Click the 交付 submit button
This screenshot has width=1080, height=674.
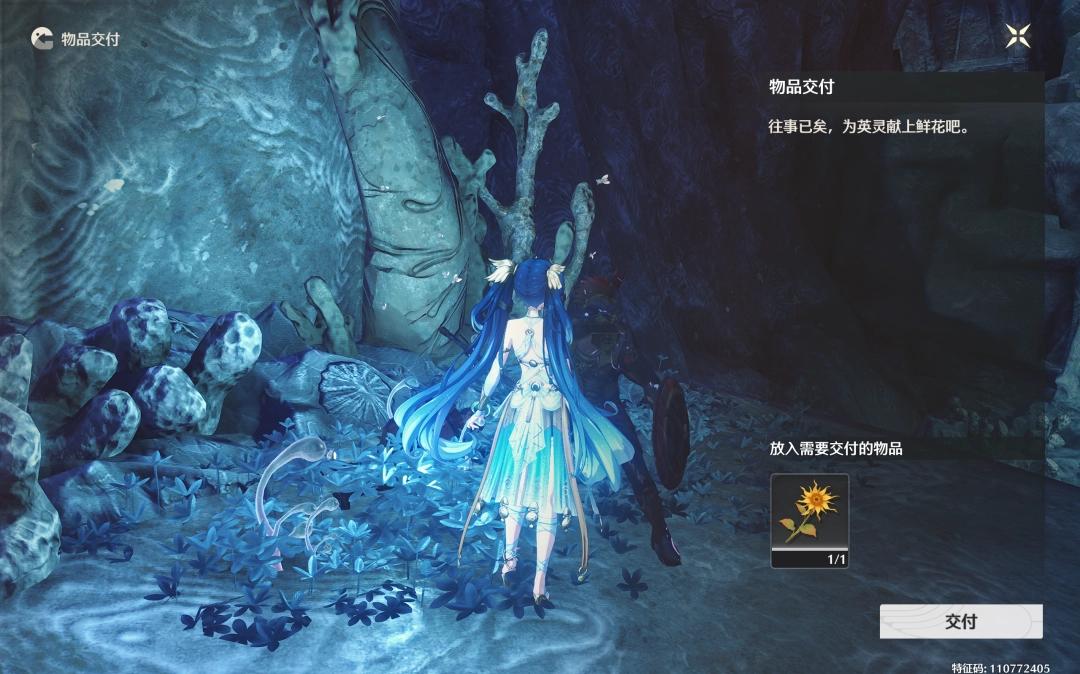click(x=960, y=621)
